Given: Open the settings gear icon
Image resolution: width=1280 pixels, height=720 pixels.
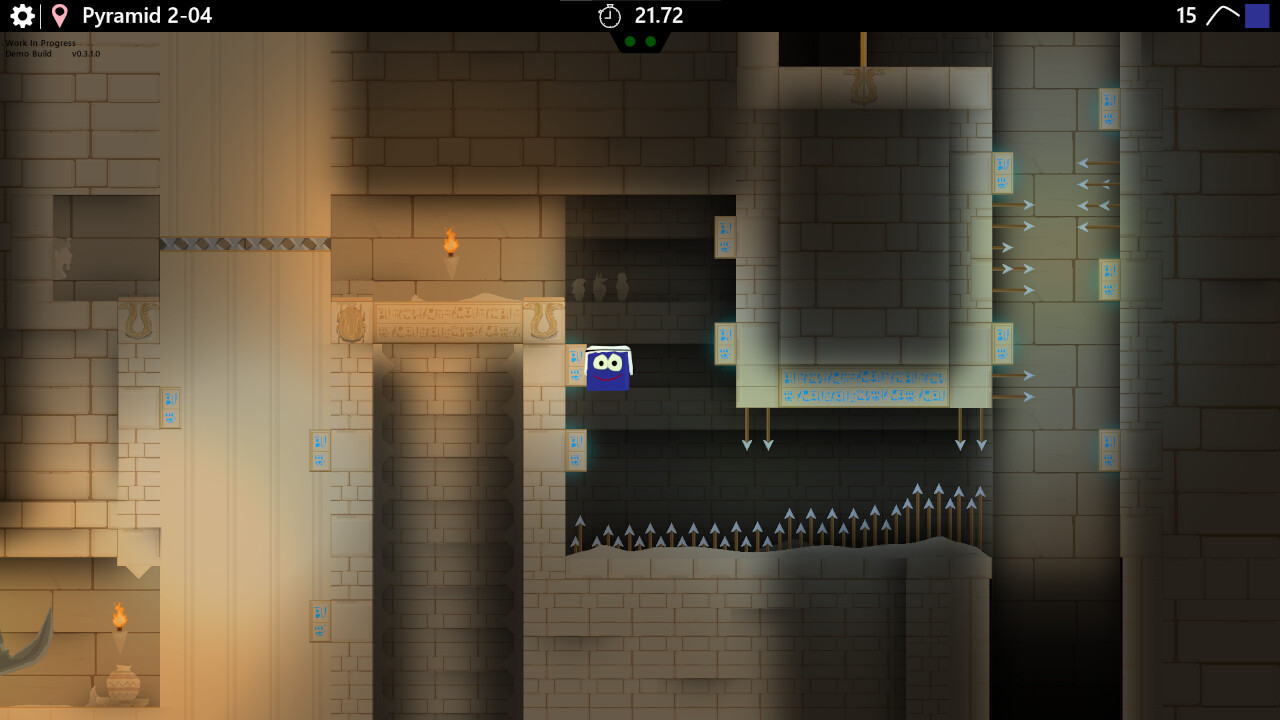Looking at the screenshot, I should pyautogui.click(x=22, y=15).
